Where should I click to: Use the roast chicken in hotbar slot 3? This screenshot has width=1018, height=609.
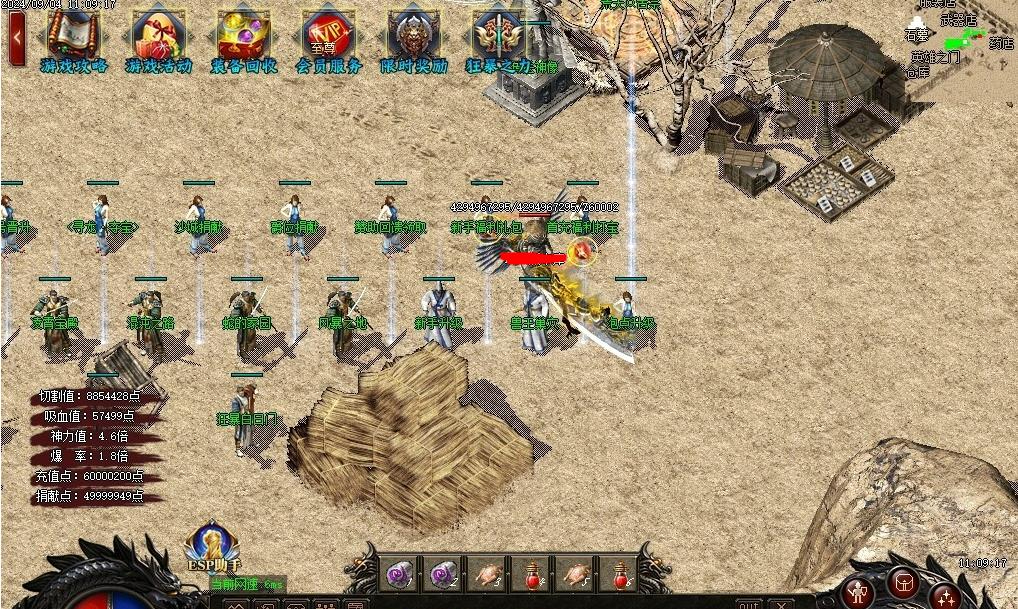tap(487, 574)
